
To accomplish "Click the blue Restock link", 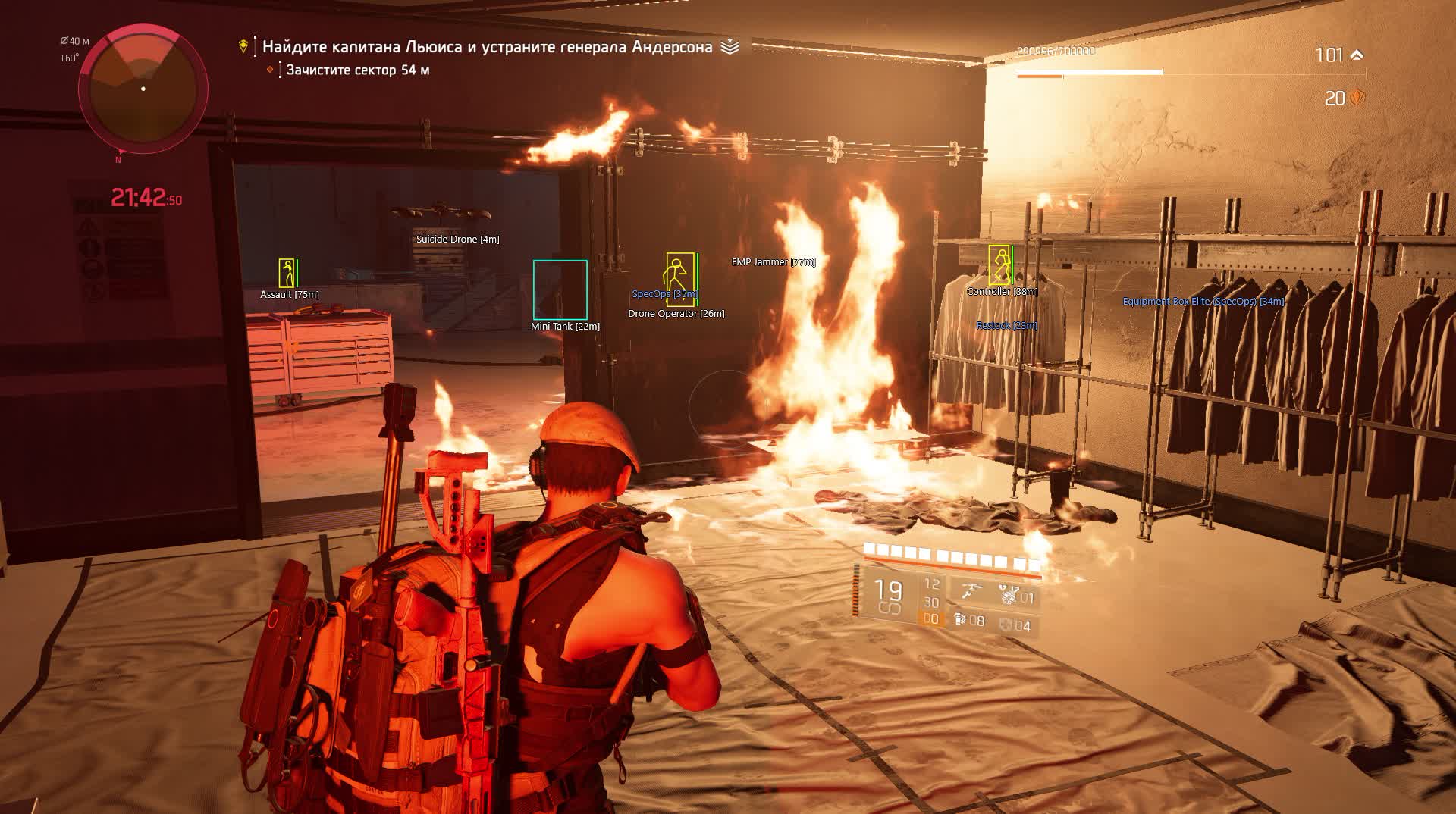I will coord(1008,325).
